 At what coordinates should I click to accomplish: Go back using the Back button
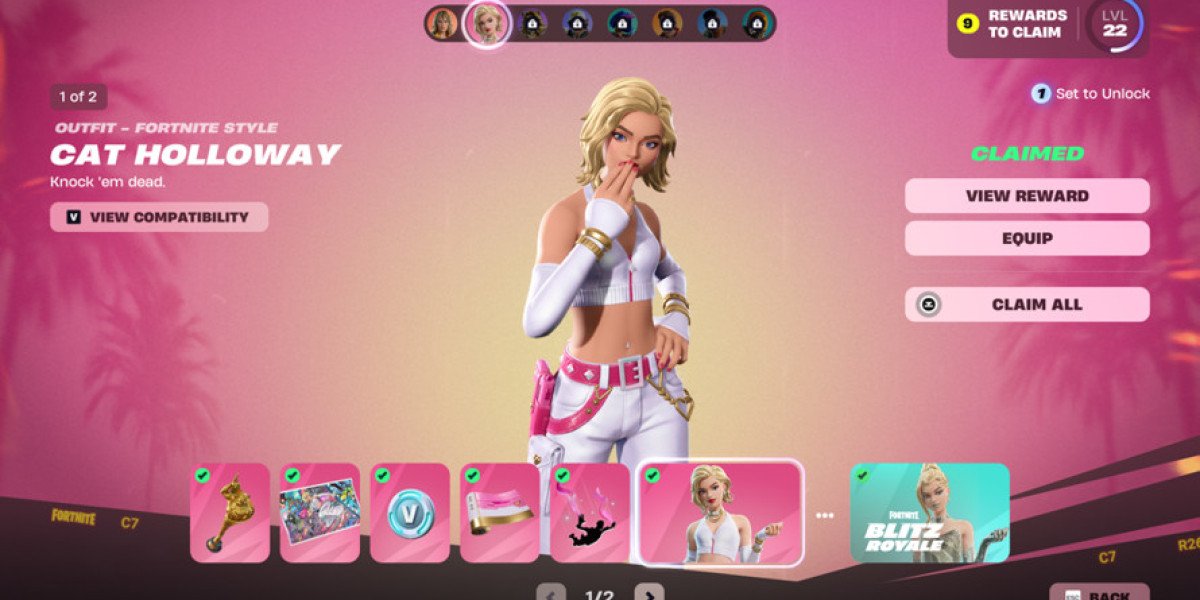(1100, 594)
